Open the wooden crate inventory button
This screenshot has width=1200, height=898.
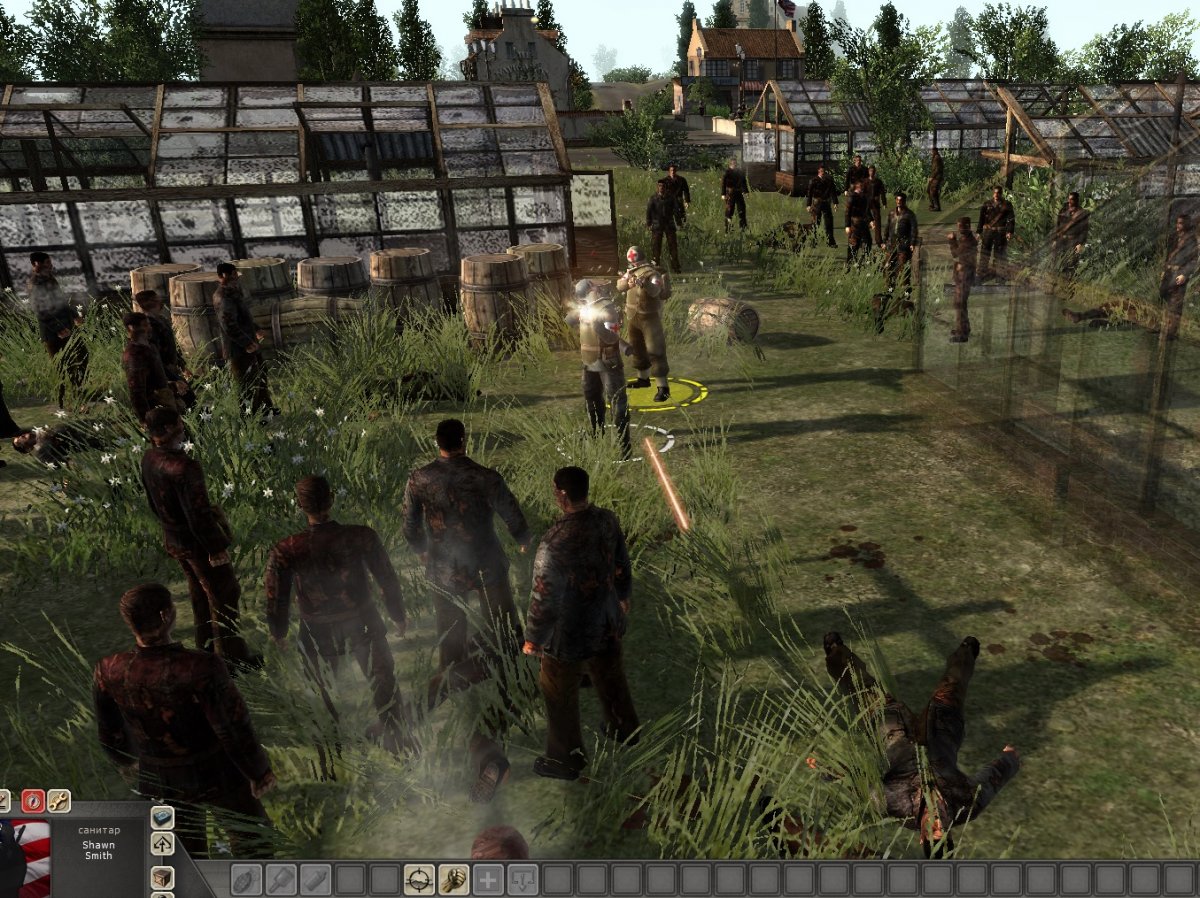pos(162,877)
